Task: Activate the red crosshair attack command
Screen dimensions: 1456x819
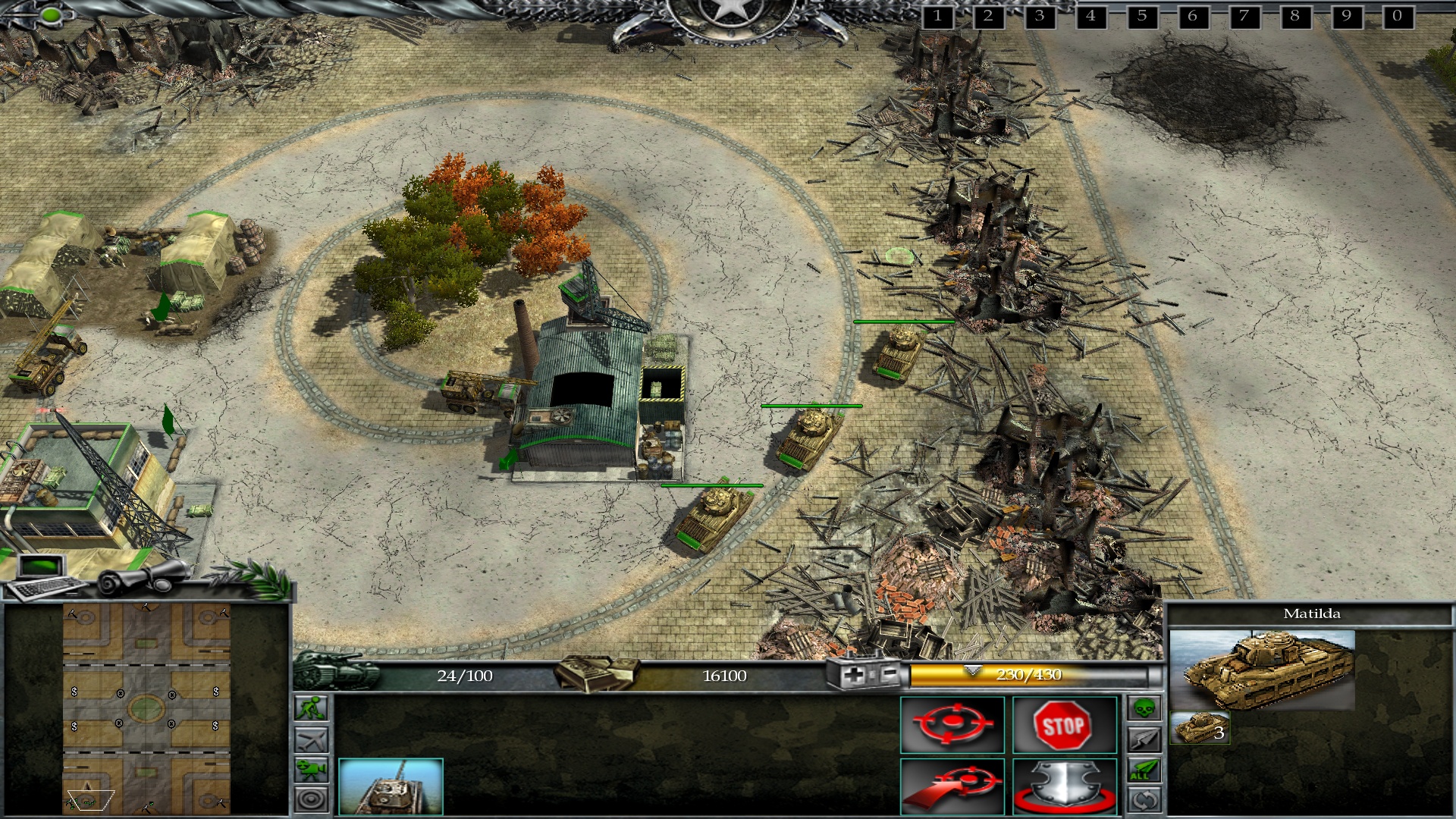Action: (952, 726)
